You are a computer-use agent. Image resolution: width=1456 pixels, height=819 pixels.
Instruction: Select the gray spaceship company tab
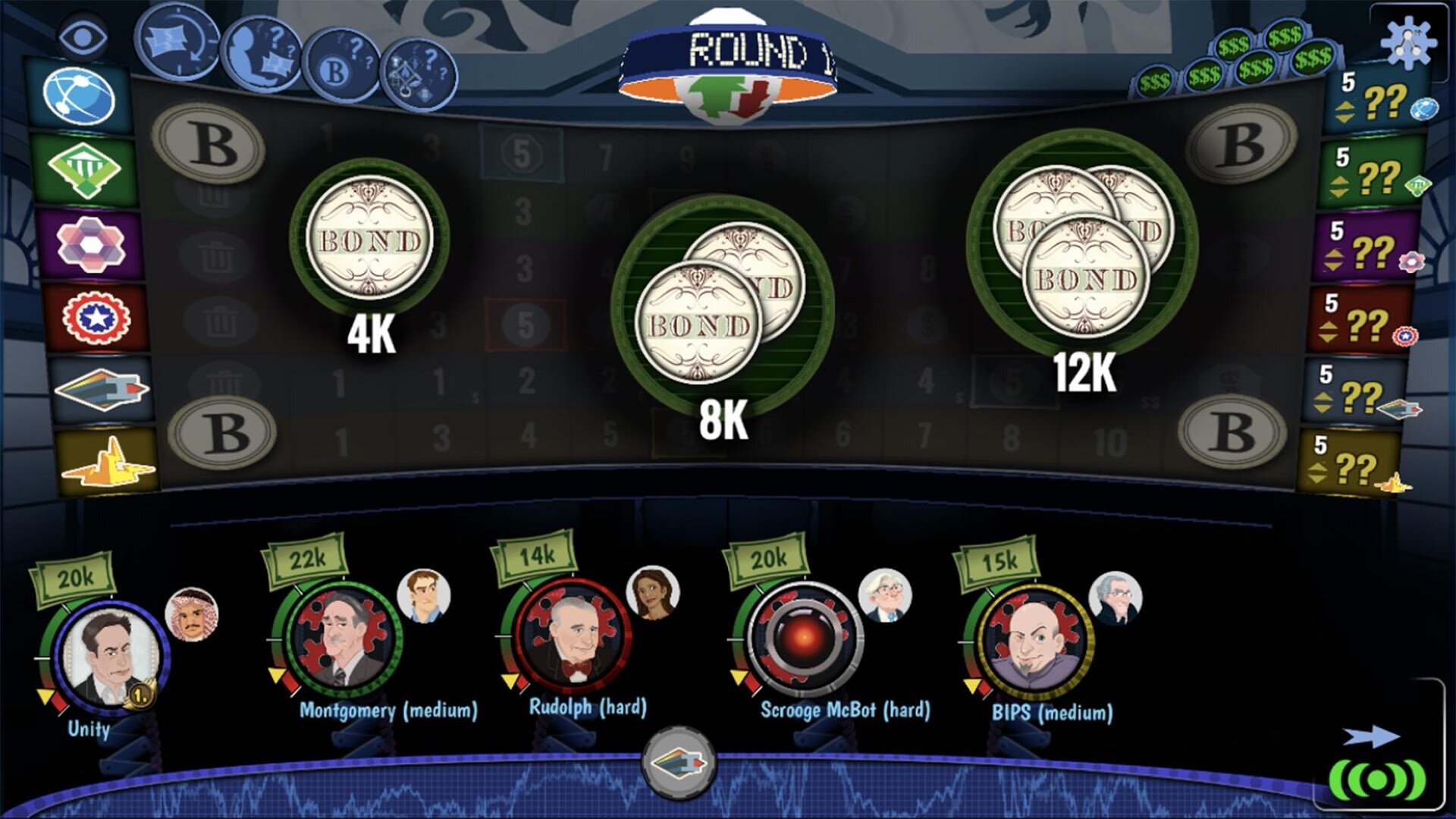coord(102,388)
